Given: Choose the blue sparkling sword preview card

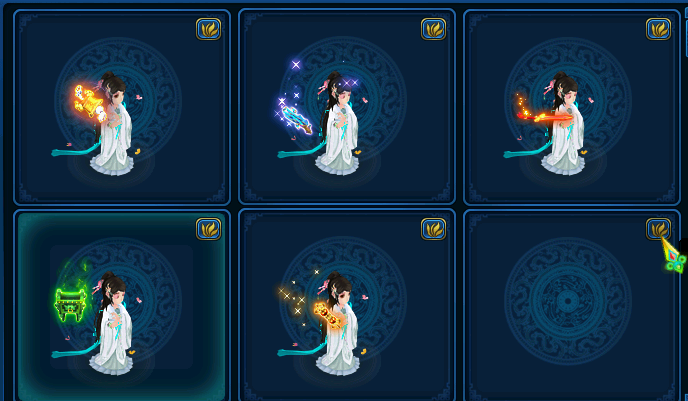Looking at the screenshot, I should tap(346, 110).
